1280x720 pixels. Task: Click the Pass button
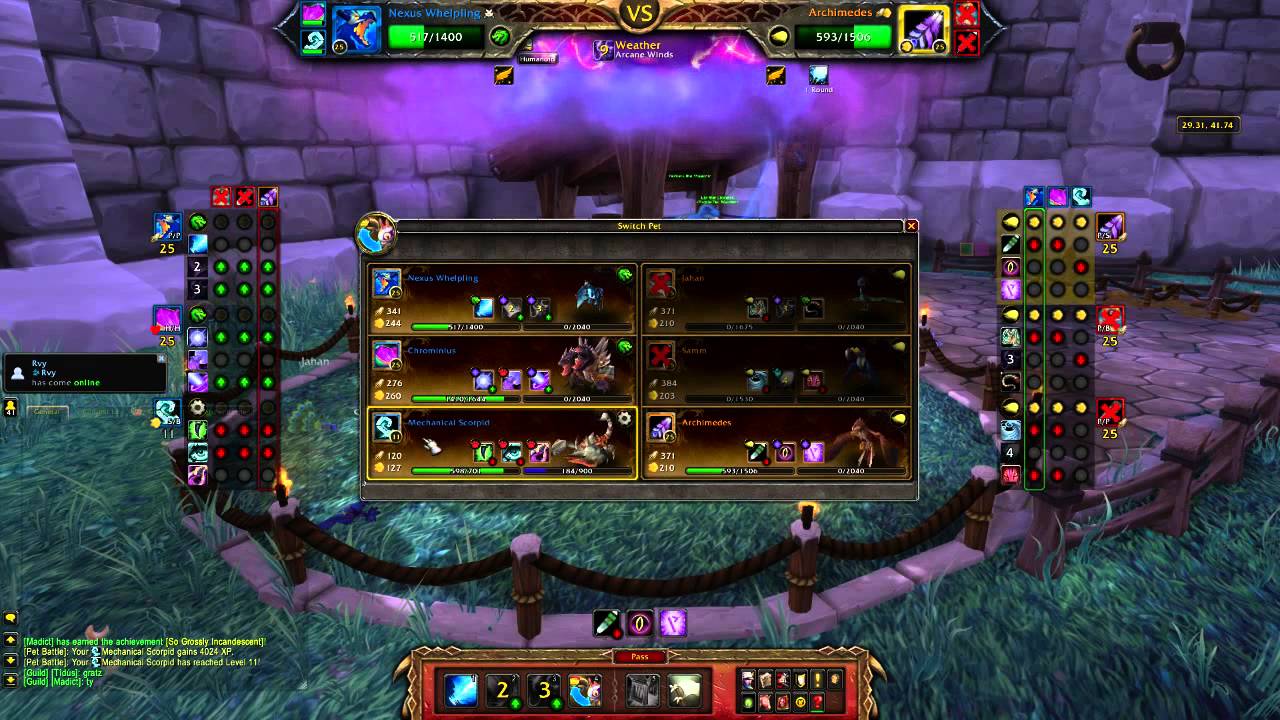coord(641,656)
